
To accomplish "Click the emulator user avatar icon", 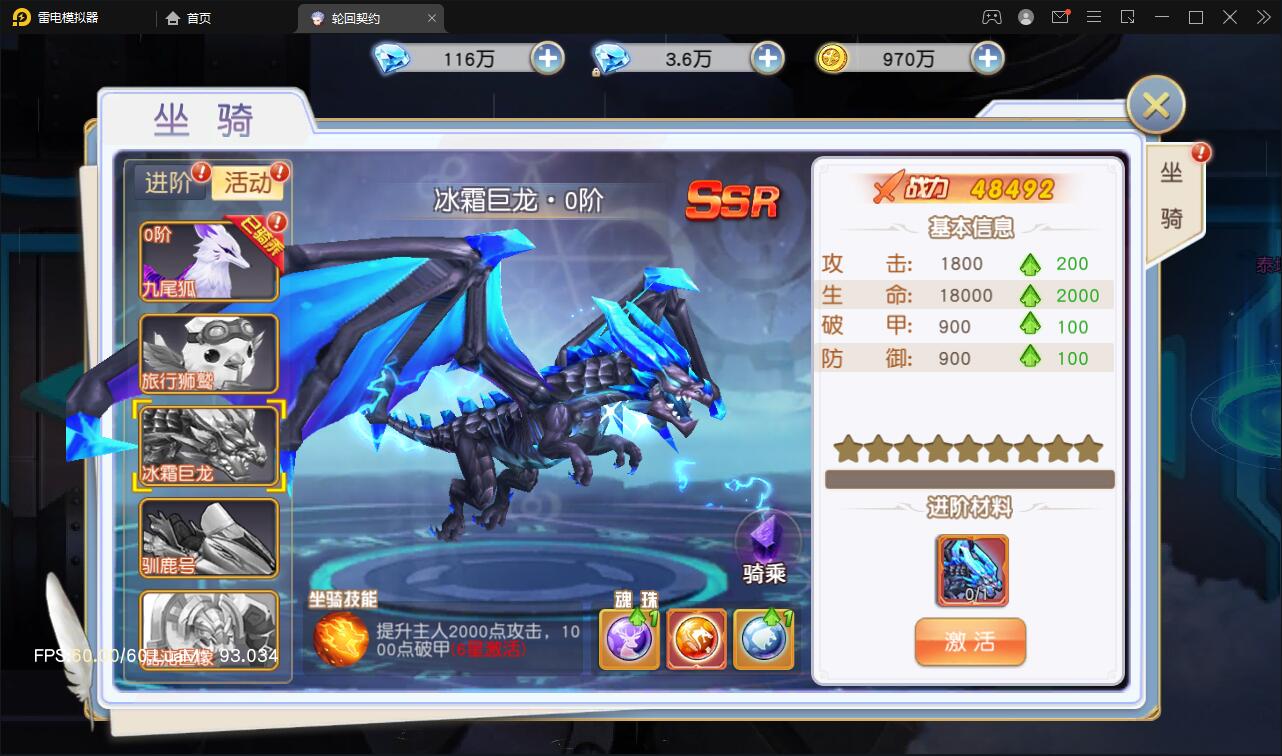I will click(1025, 17).
